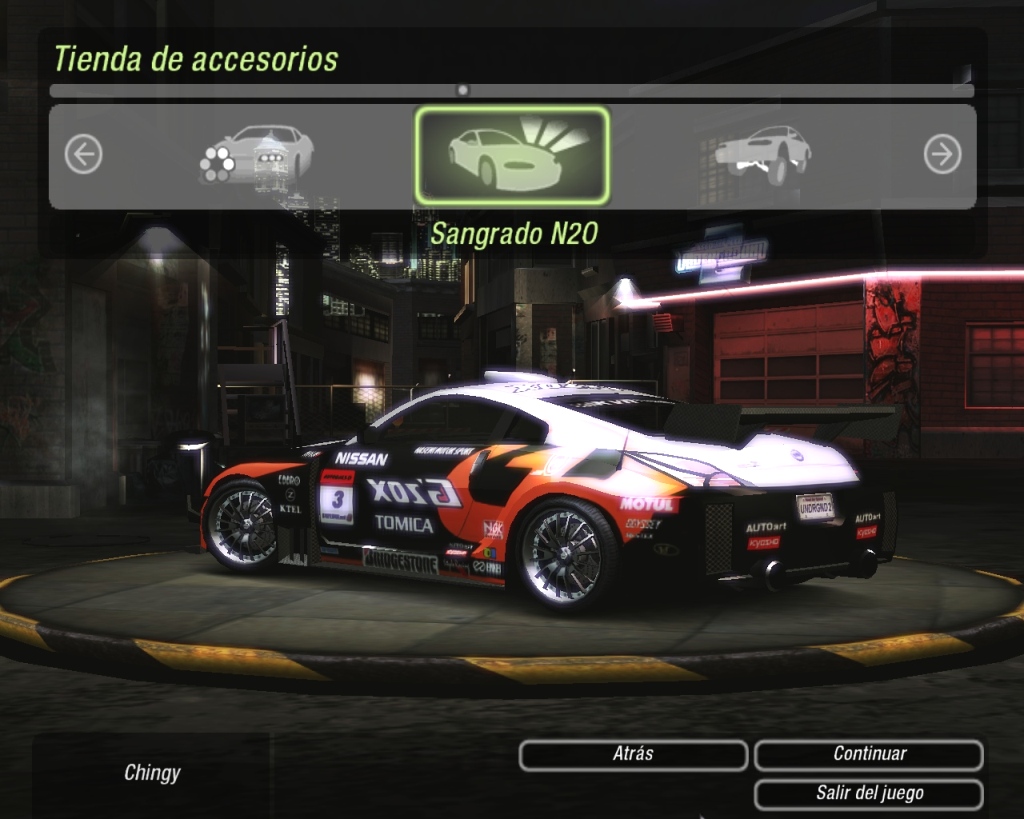Go back with the Atrás button
Viewport: 1024px width, 819px height.
point(633,755)
